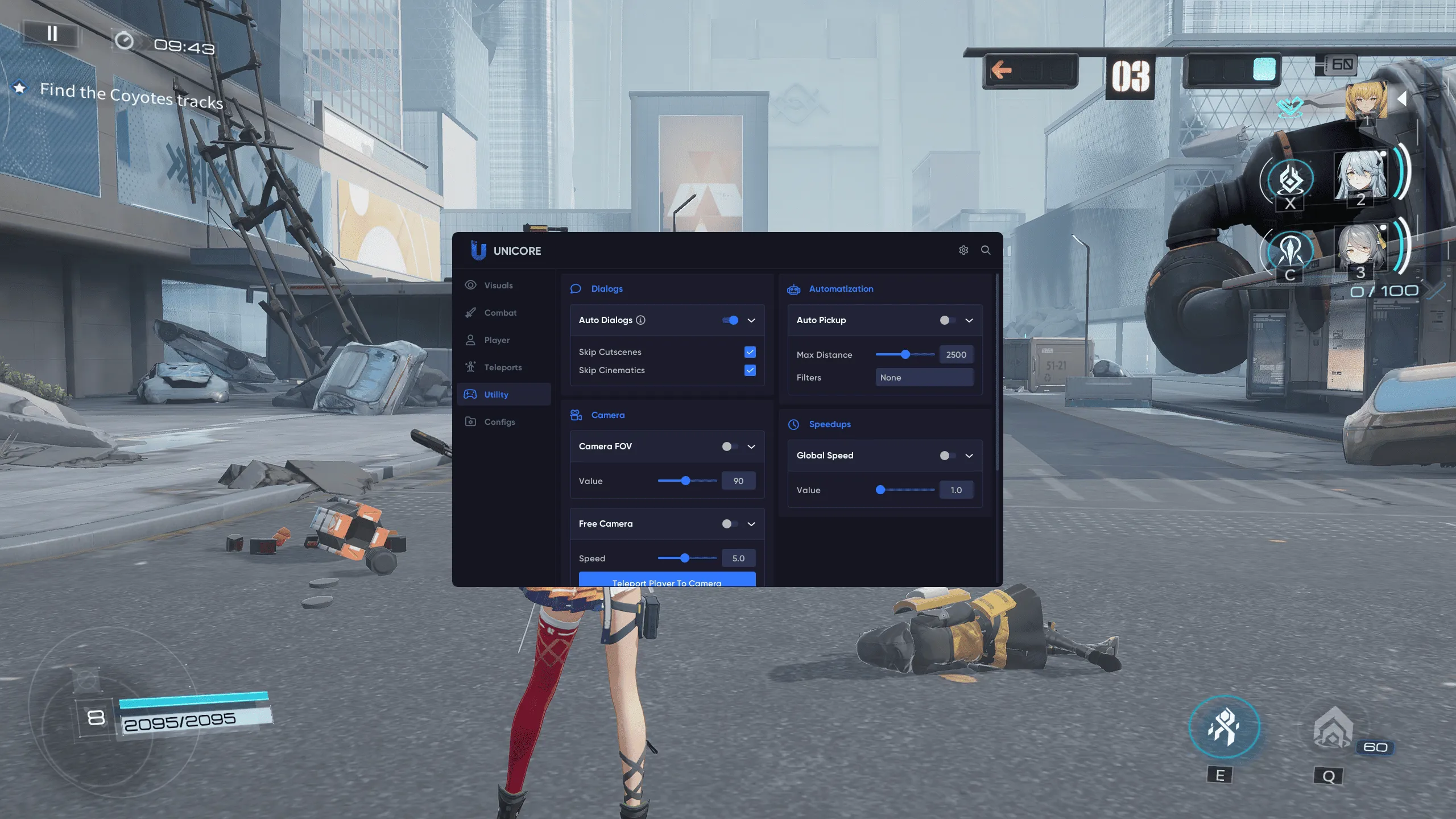This screenshot has width=1456, height=819.
Task: Show the Configs tab
Action: (x=499, y=422)
